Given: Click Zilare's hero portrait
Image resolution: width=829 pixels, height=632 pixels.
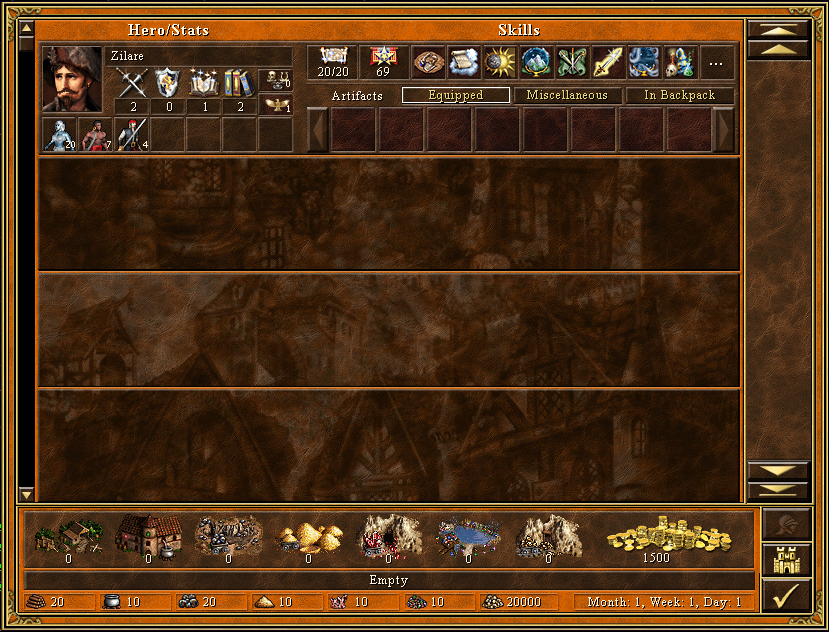Looking at the screenshot, I should pos(72,80).
